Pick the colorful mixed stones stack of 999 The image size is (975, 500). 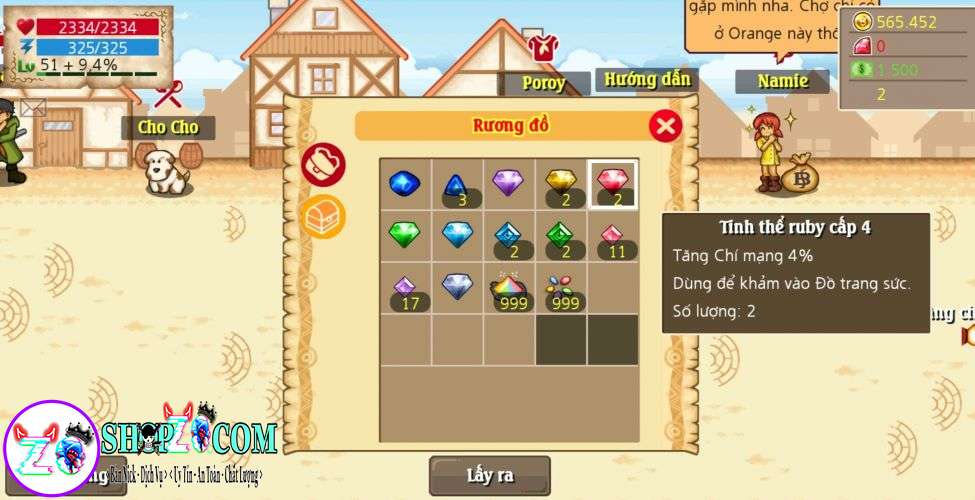[561, 289]
